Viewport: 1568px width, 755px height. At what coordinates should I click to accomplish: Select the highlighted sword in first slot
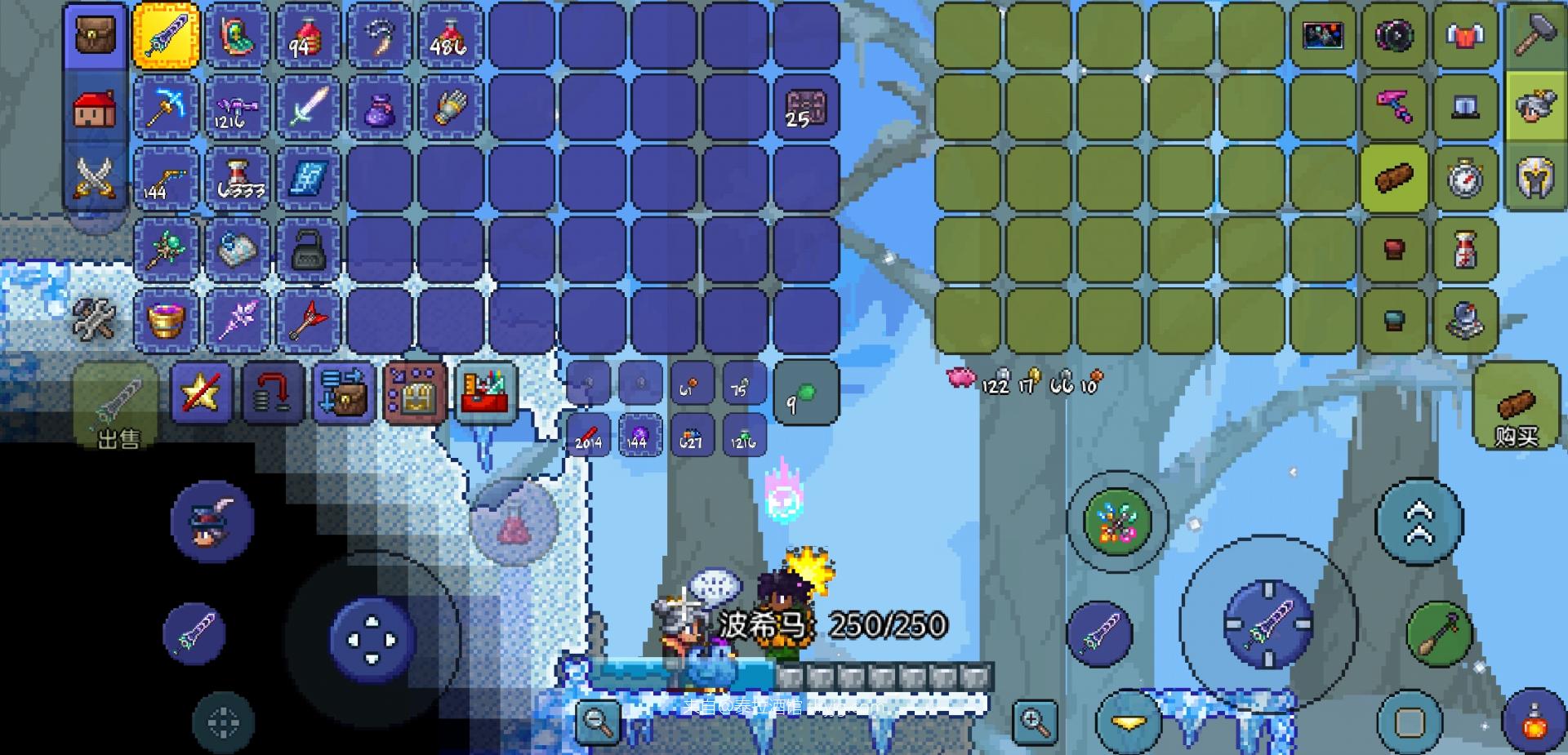(x=166, y=36)
